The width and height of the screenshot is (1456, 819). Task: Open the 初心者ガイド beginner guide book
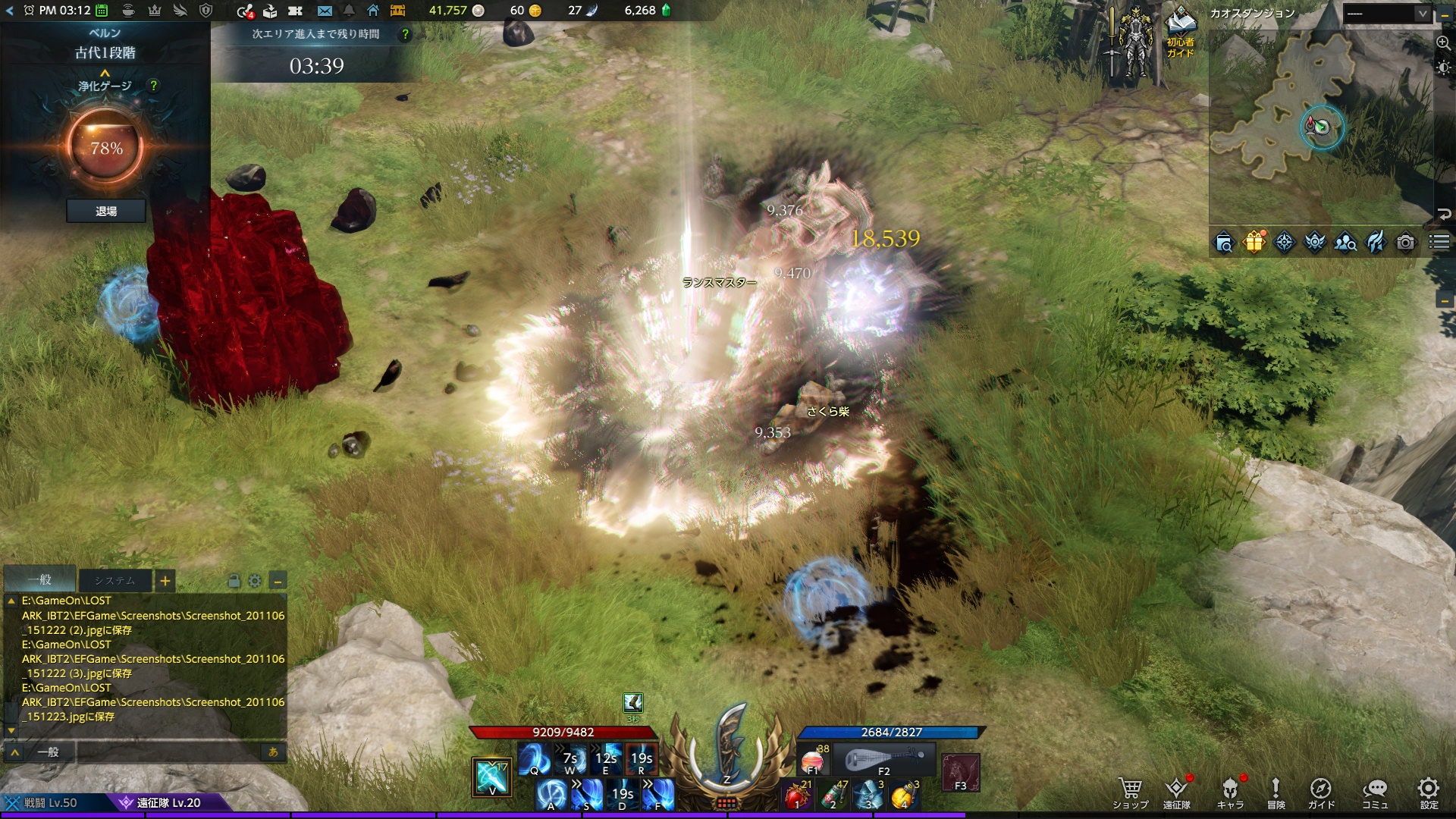point(1180,32)
